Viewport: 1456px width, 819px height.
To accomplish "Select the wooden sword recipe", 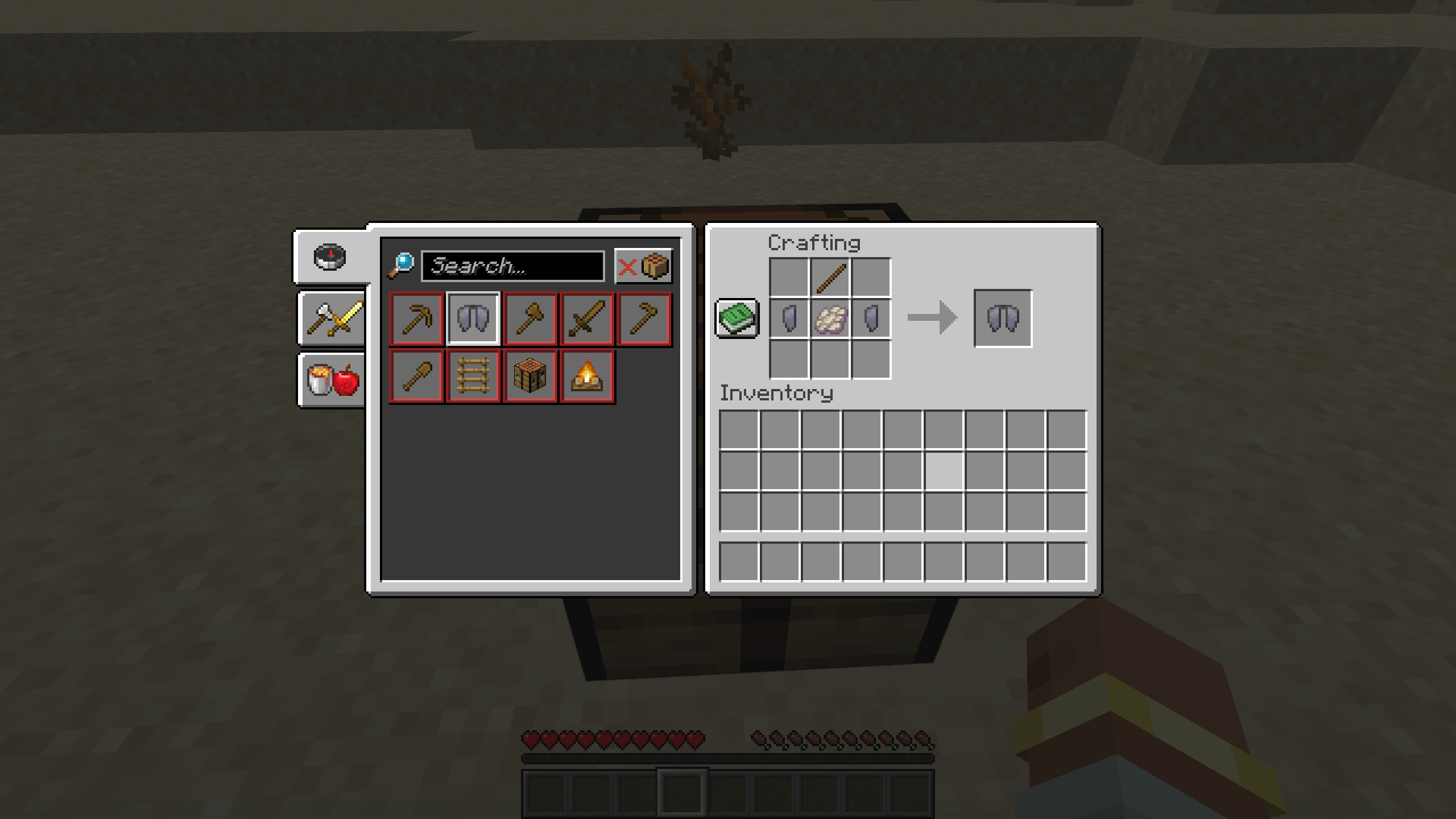I will tap(587, 319).
